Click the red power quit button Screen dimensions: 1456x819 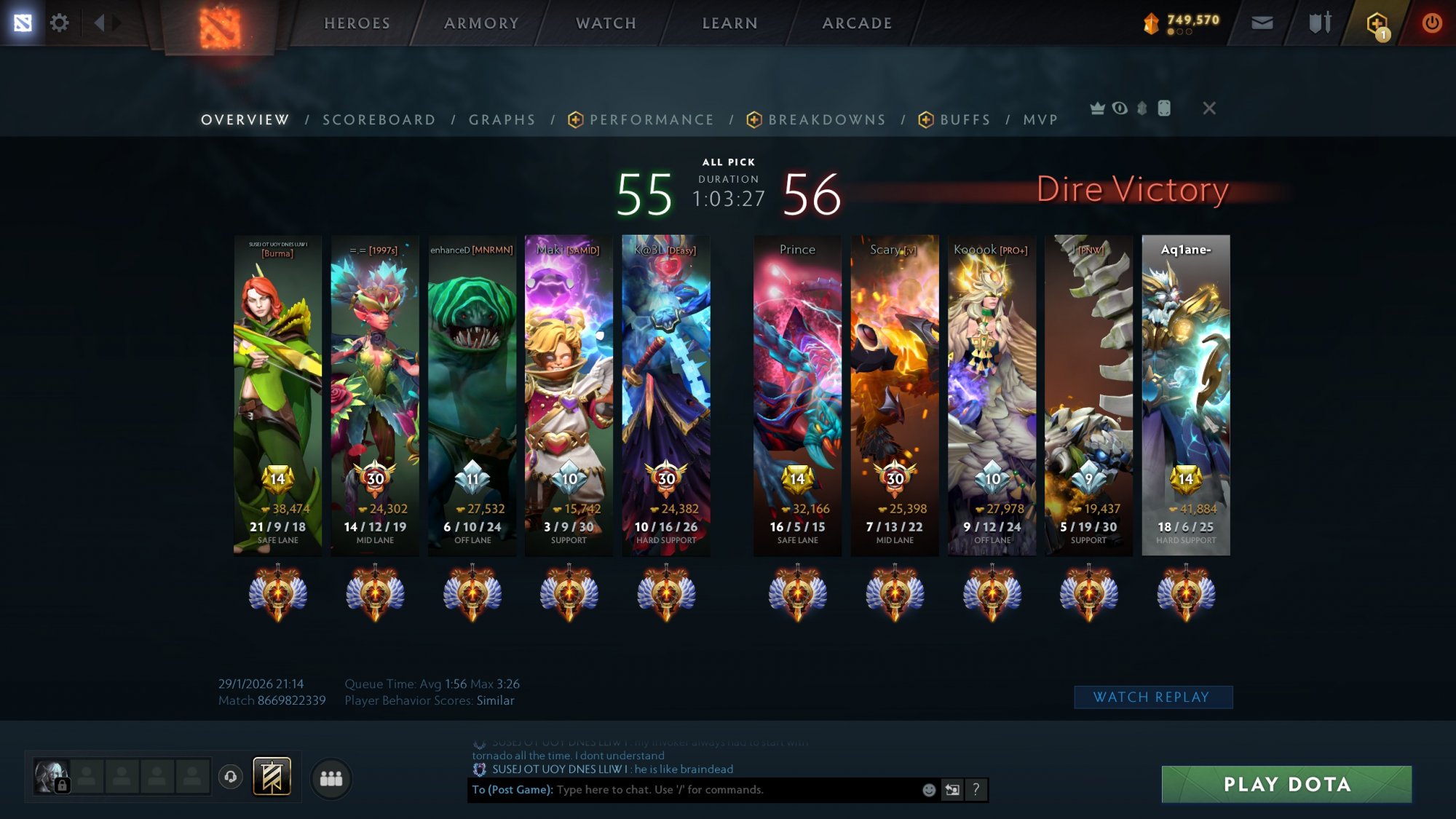click(x=1431, y=23)
